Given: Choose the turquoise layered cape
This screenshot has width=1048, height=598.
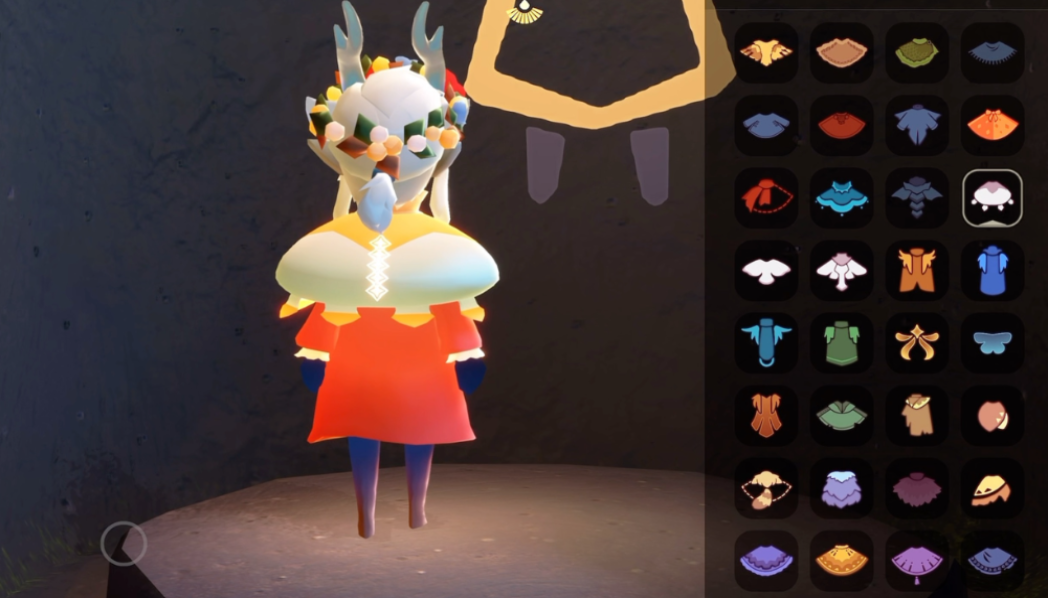Looking at the screenshot, I should [x=841, y=198].
